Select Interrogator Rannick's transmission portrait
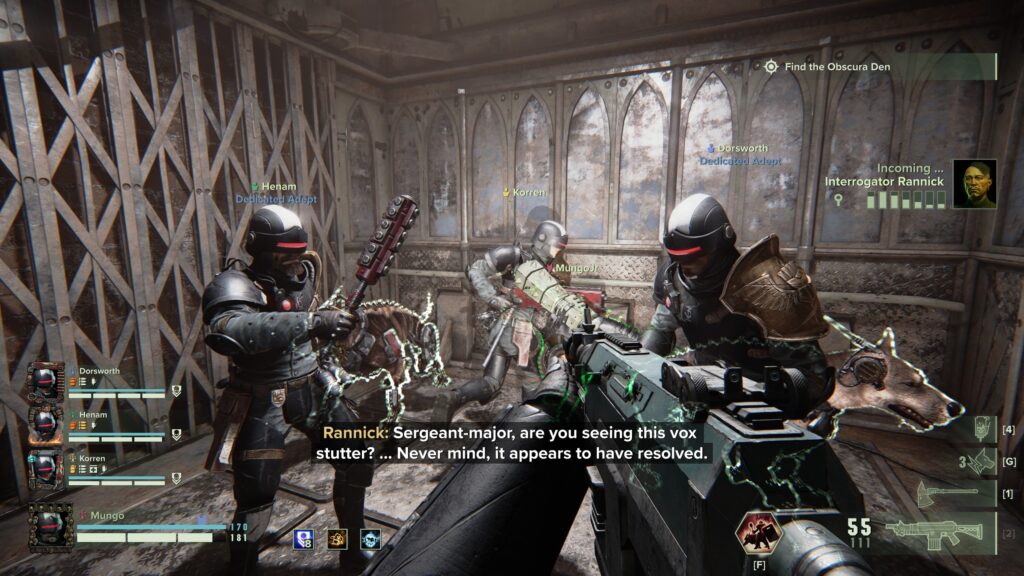The image size is (1024, 576). 974,184
